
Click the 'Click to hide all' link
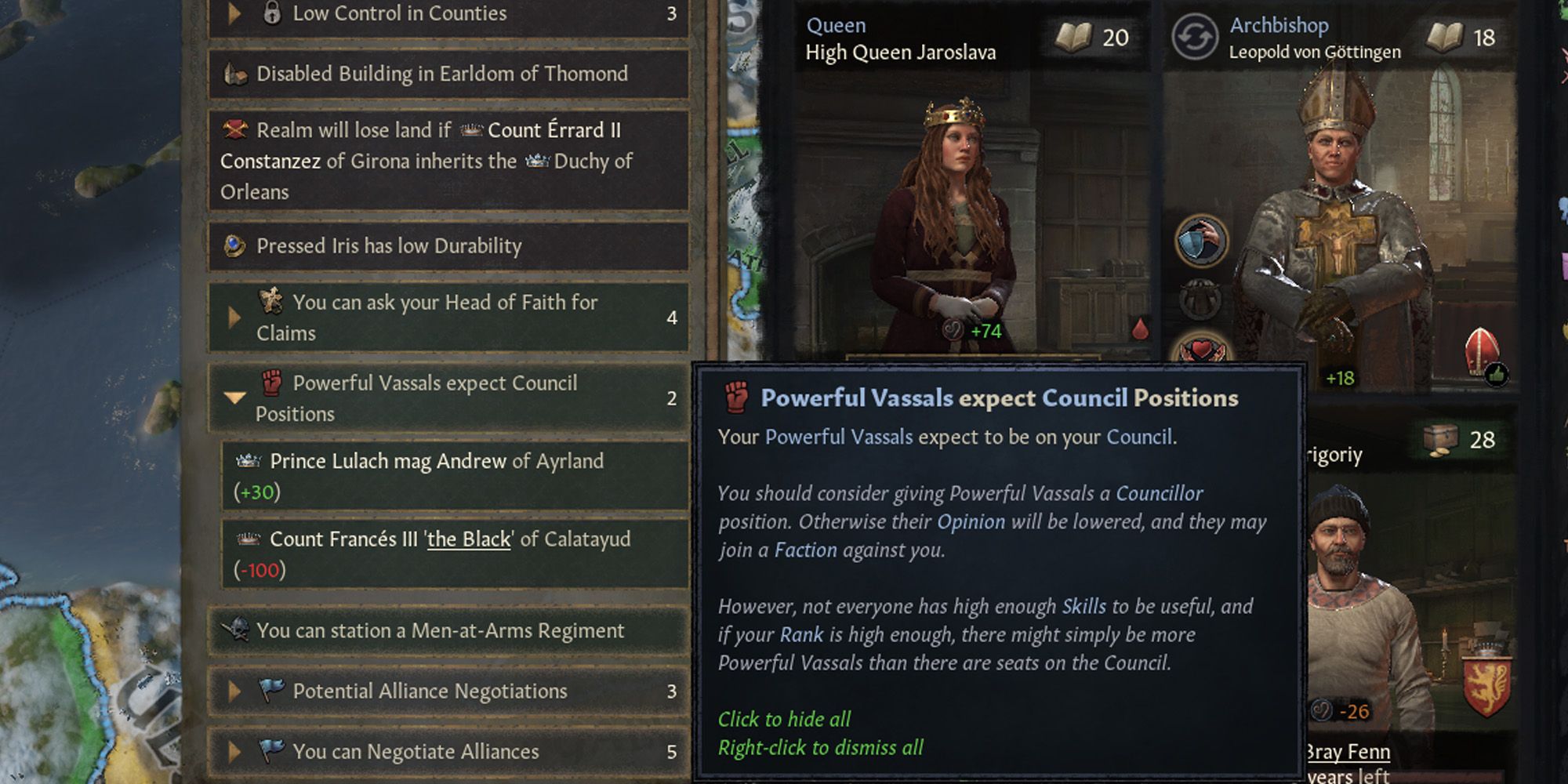click(783, 719)
